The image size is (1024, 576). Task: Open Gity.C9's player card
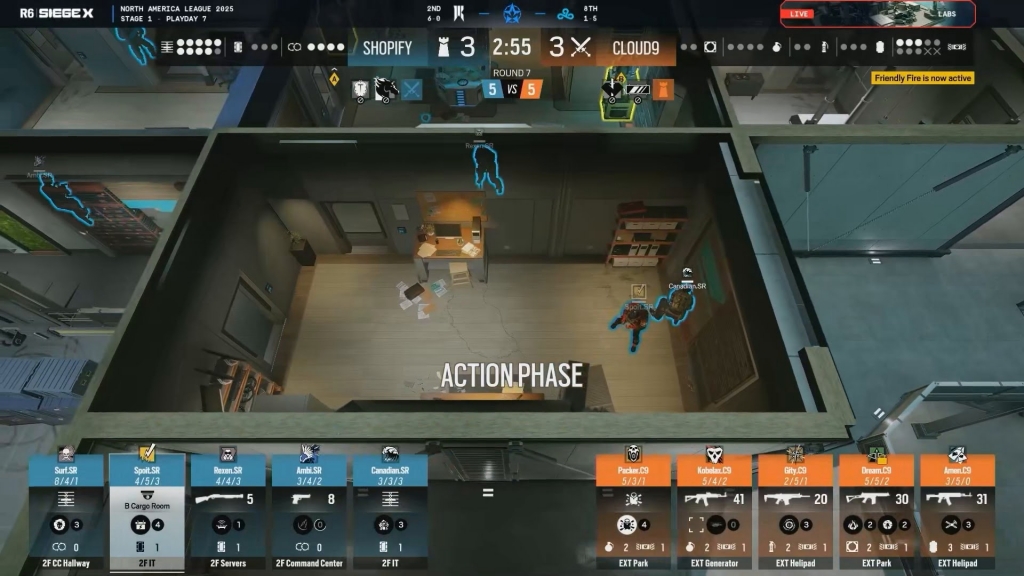click(x=795, y=512)
